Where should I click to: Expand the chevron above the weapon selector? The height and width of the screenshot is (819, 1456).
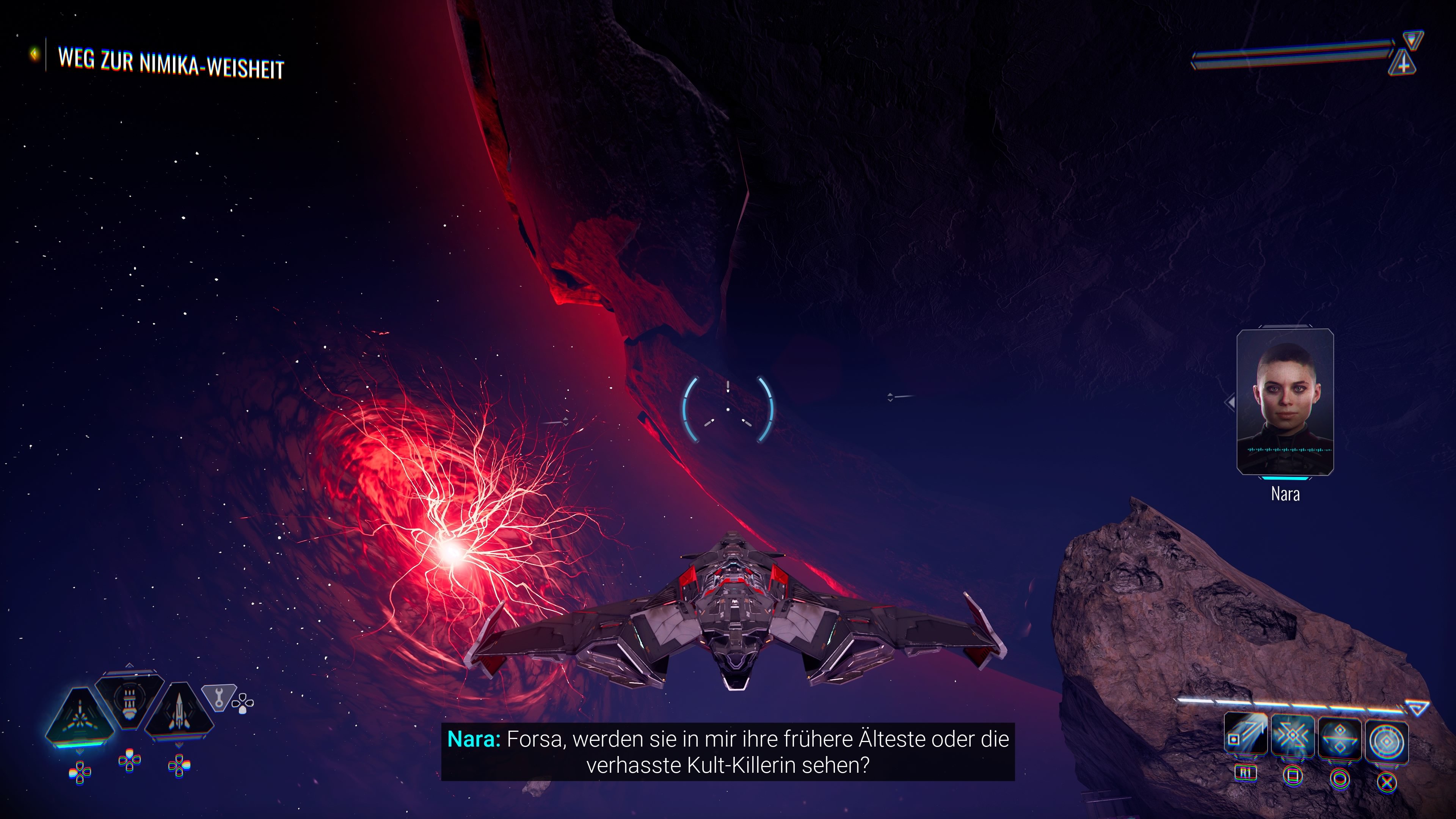tap(129, 666)
